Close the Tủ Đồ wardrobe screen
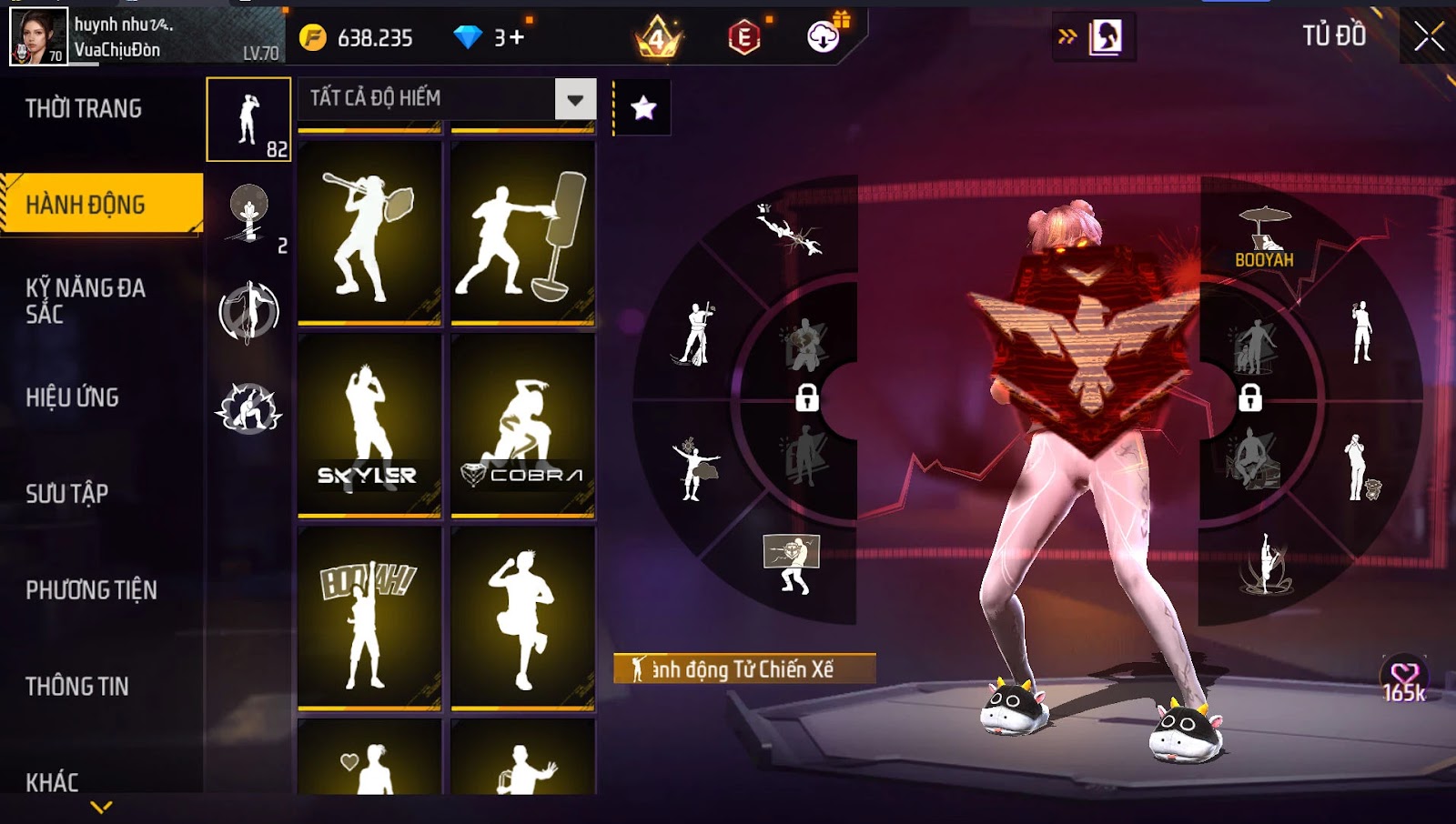The width and height of the screenshot is (1456, 824). [1429, 36]
